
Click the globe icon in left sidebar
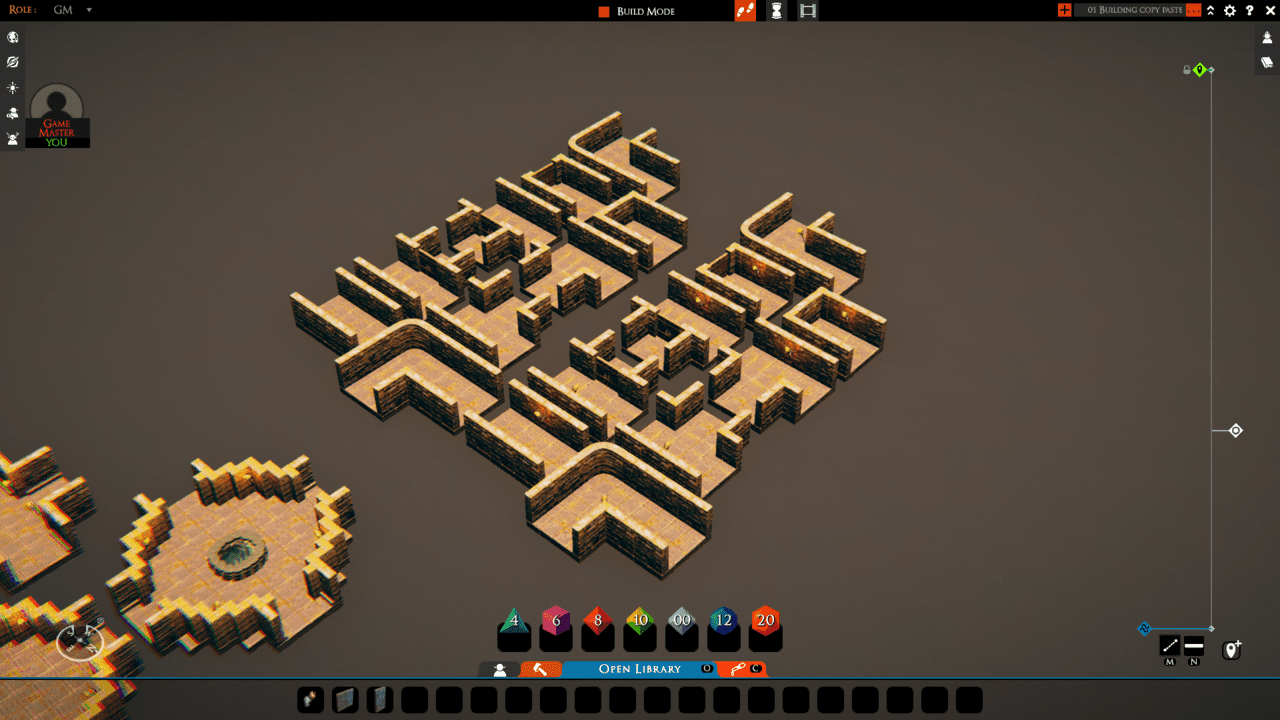coord(12,37)
